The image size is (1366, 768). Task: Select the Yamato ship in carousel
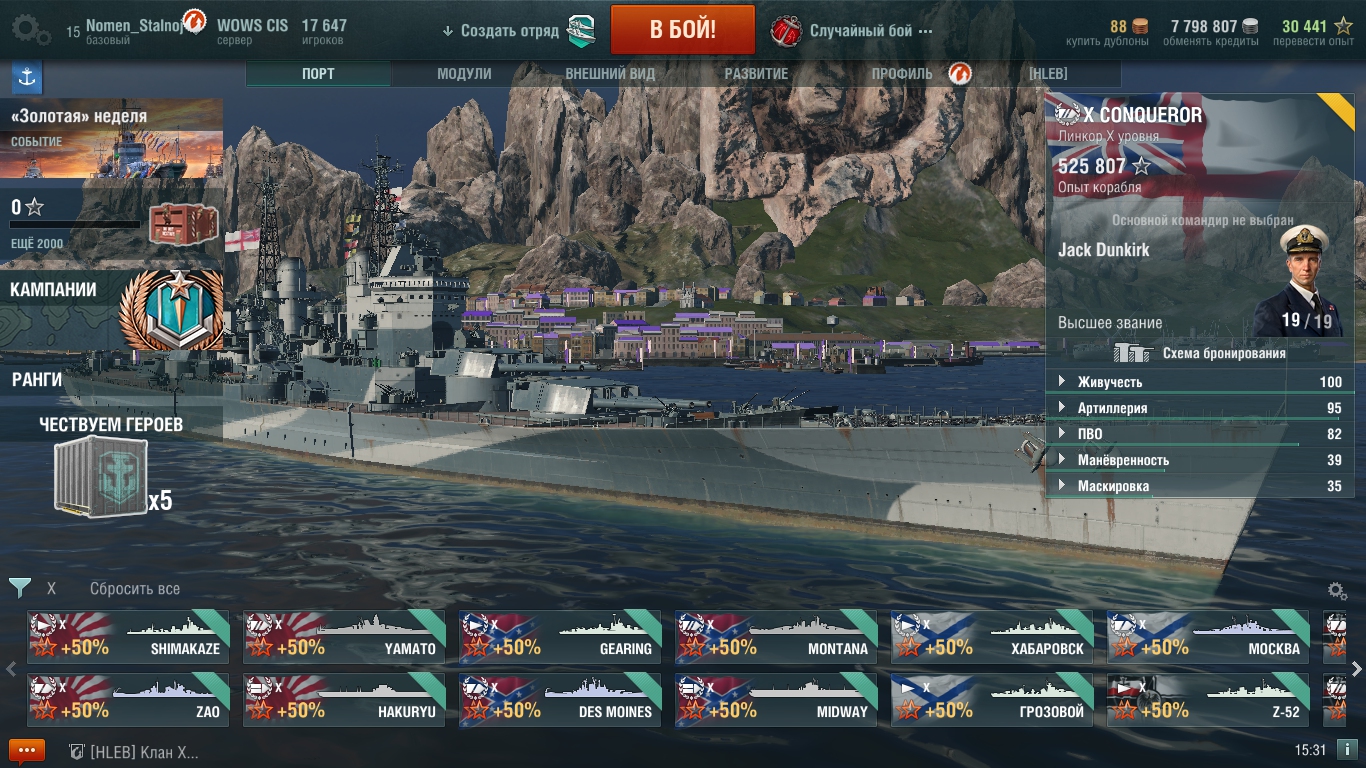pos(344,637)
